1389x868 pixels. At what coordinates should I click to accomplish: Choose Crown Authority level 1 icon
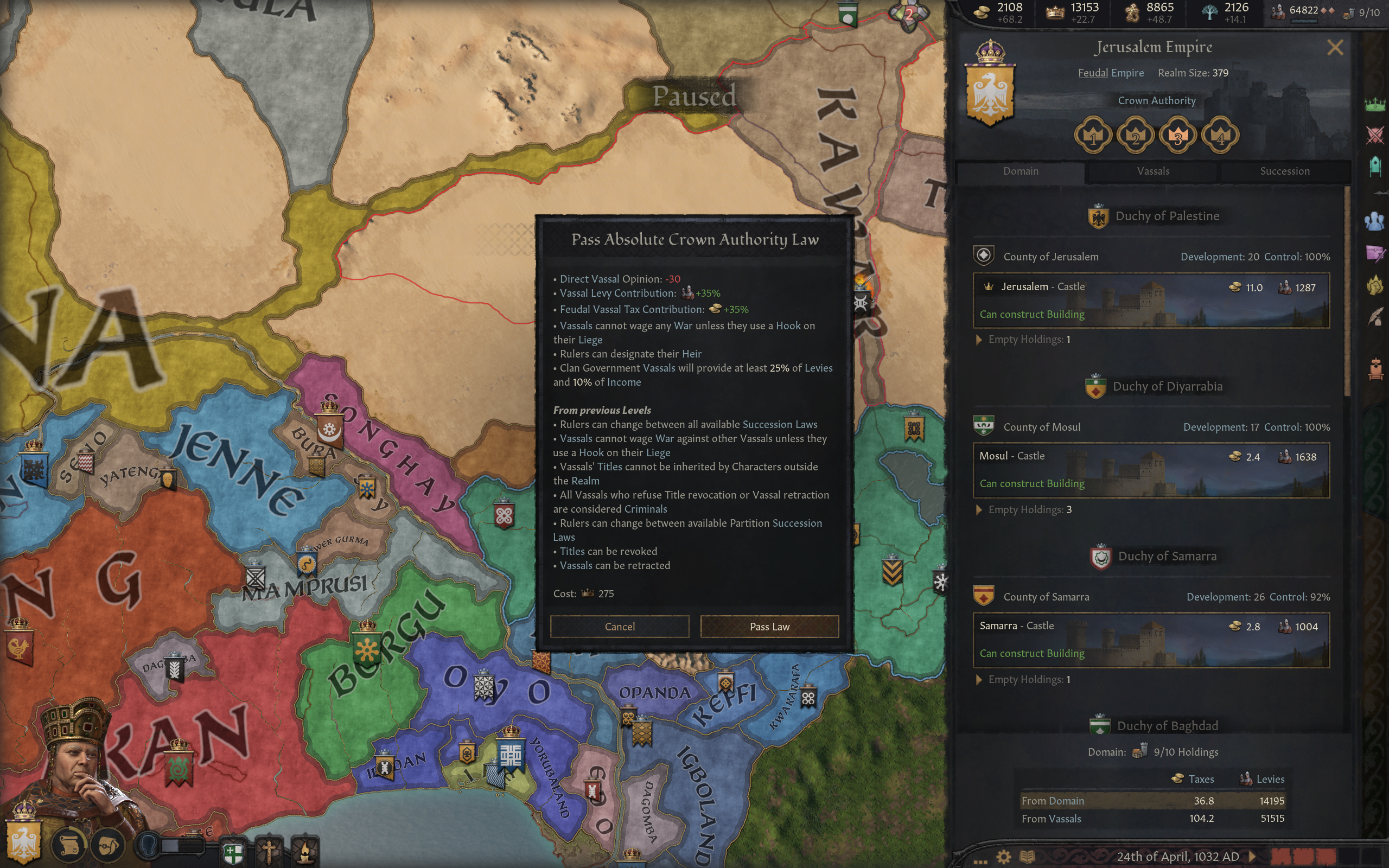(1093, 136)
